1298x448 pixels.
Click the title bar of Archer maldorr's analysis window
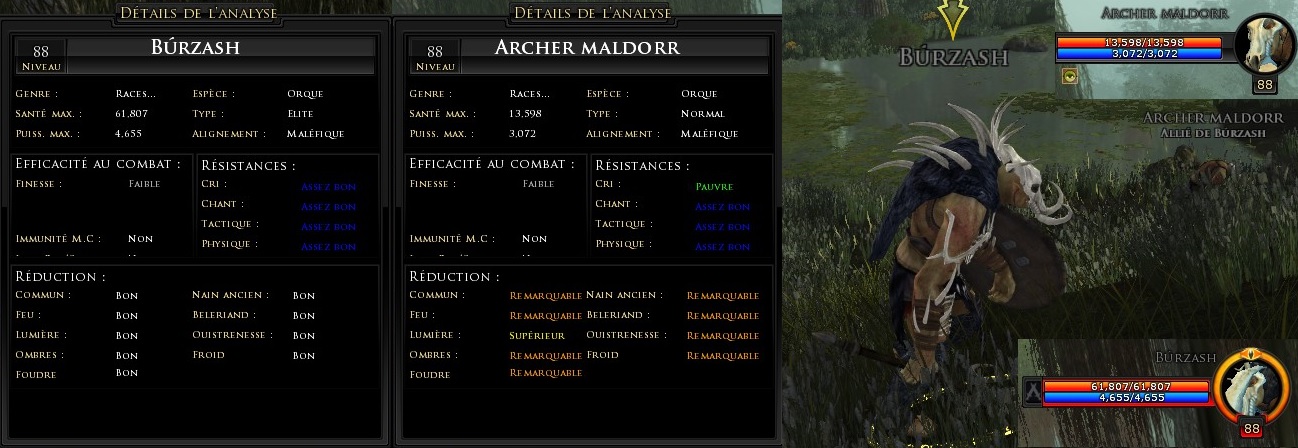tap(590, 13)
